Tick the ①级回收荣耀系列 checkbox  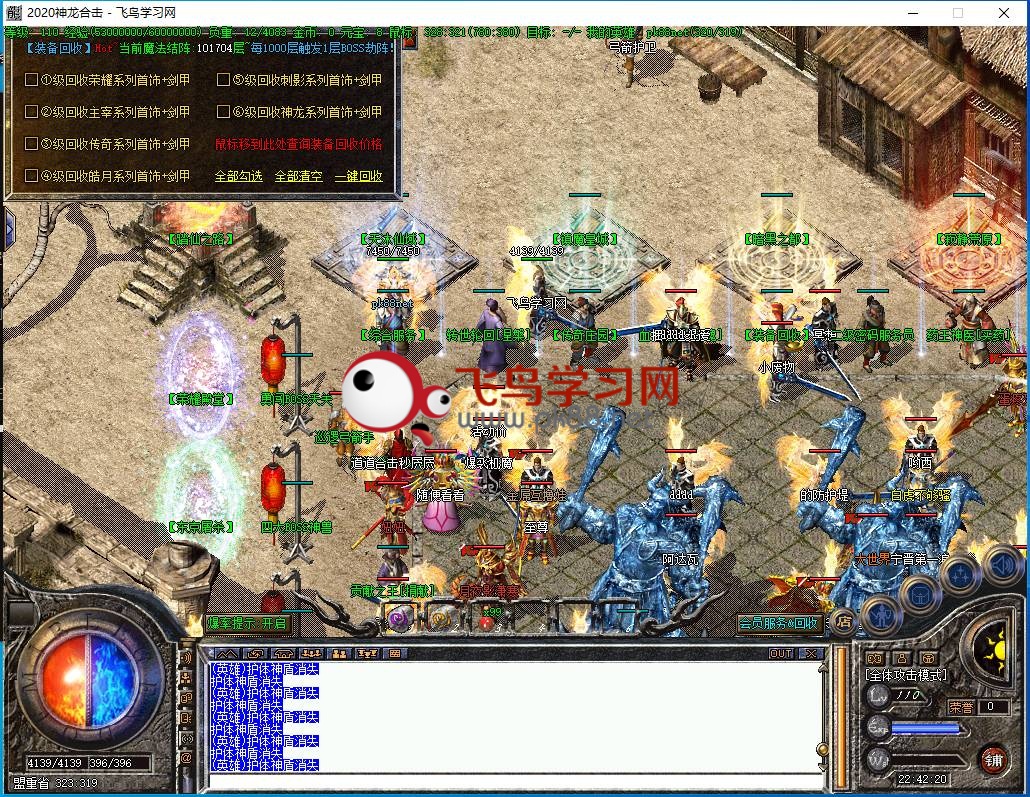click(x=31, y=80)
